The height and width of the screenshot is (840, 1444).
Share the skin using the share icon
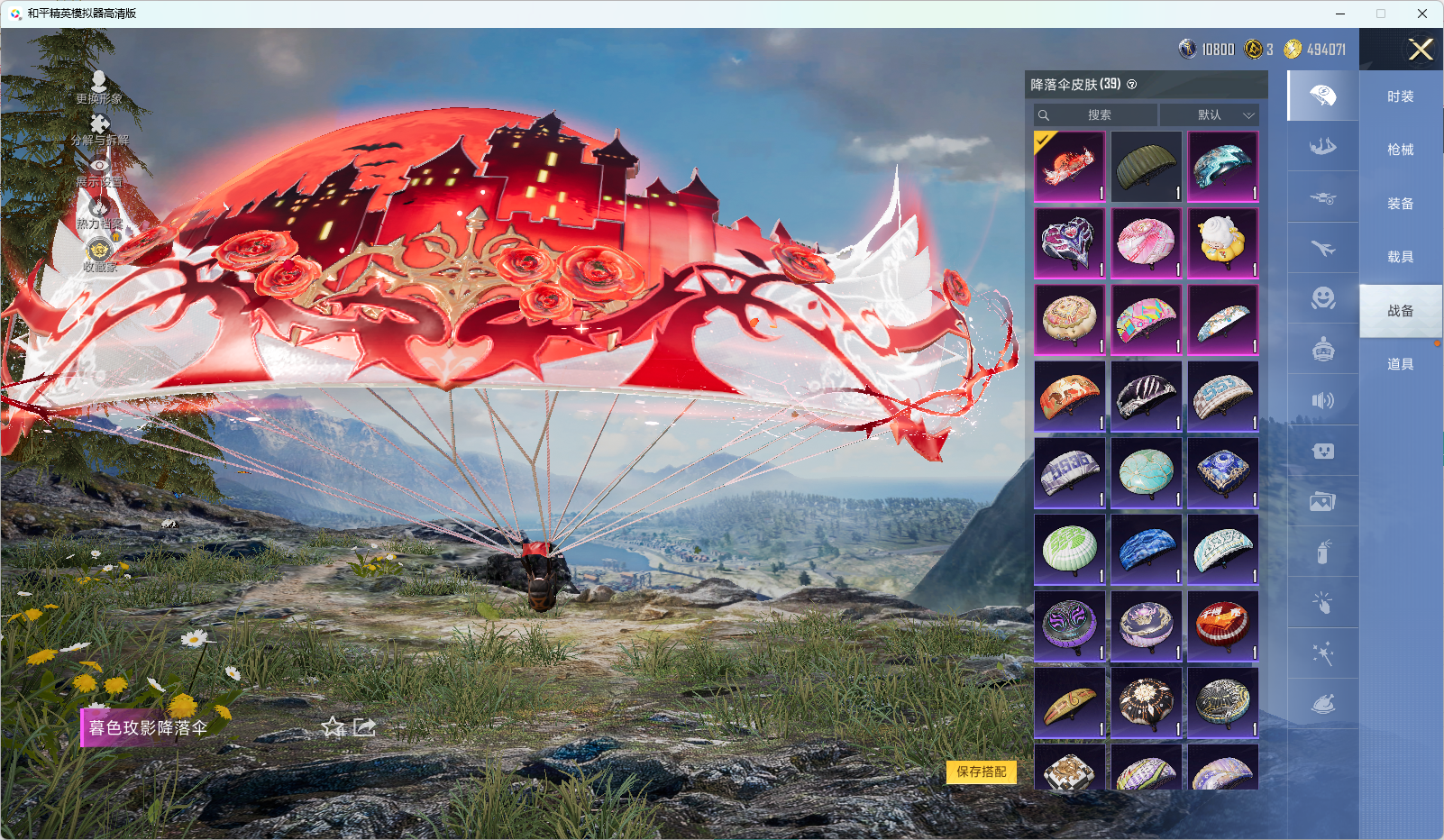click(x=364, y=727)
